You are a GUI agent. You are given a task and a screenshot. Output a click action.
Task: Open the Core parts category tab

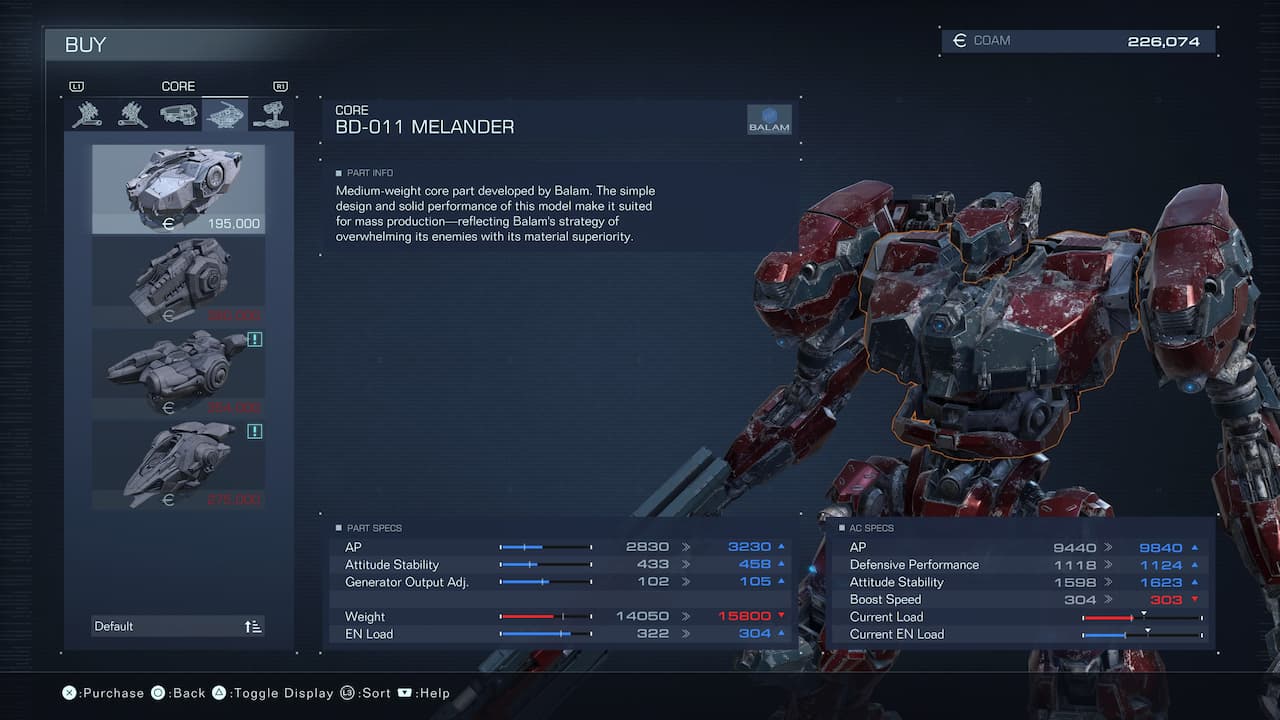click(x=225, y=115)
